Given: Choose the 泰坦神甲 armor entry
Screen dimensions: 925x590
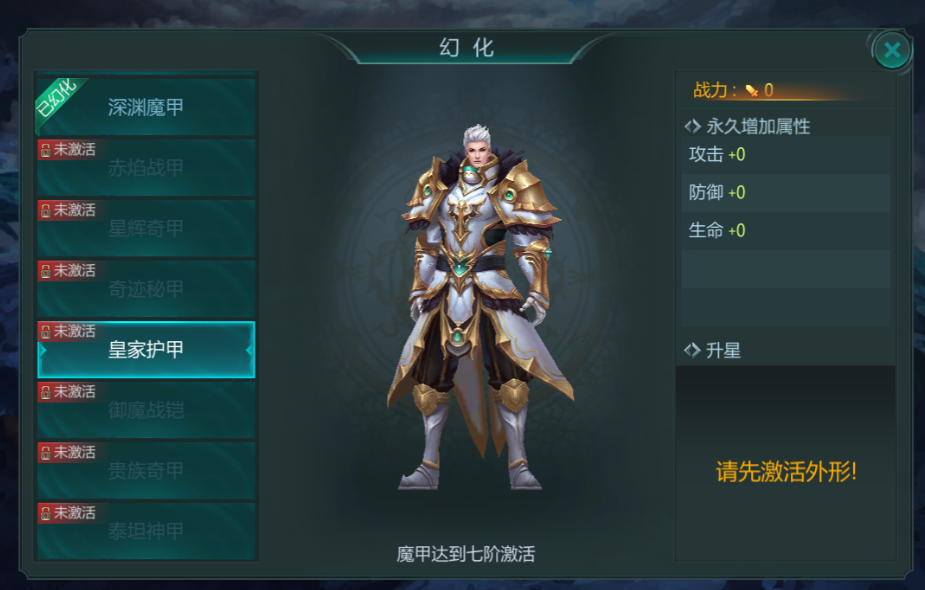Looking at the screenshot, I should coord(146,531).
